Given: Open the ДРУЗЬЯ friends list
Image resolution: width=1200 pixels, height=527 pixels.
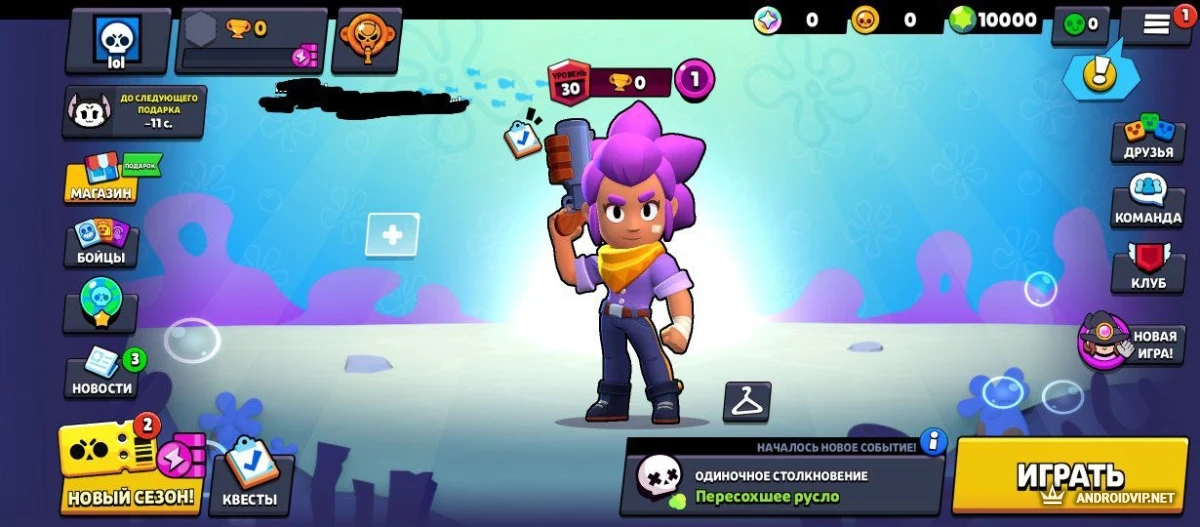Looking at the screenshot, I should [1147, 139].
